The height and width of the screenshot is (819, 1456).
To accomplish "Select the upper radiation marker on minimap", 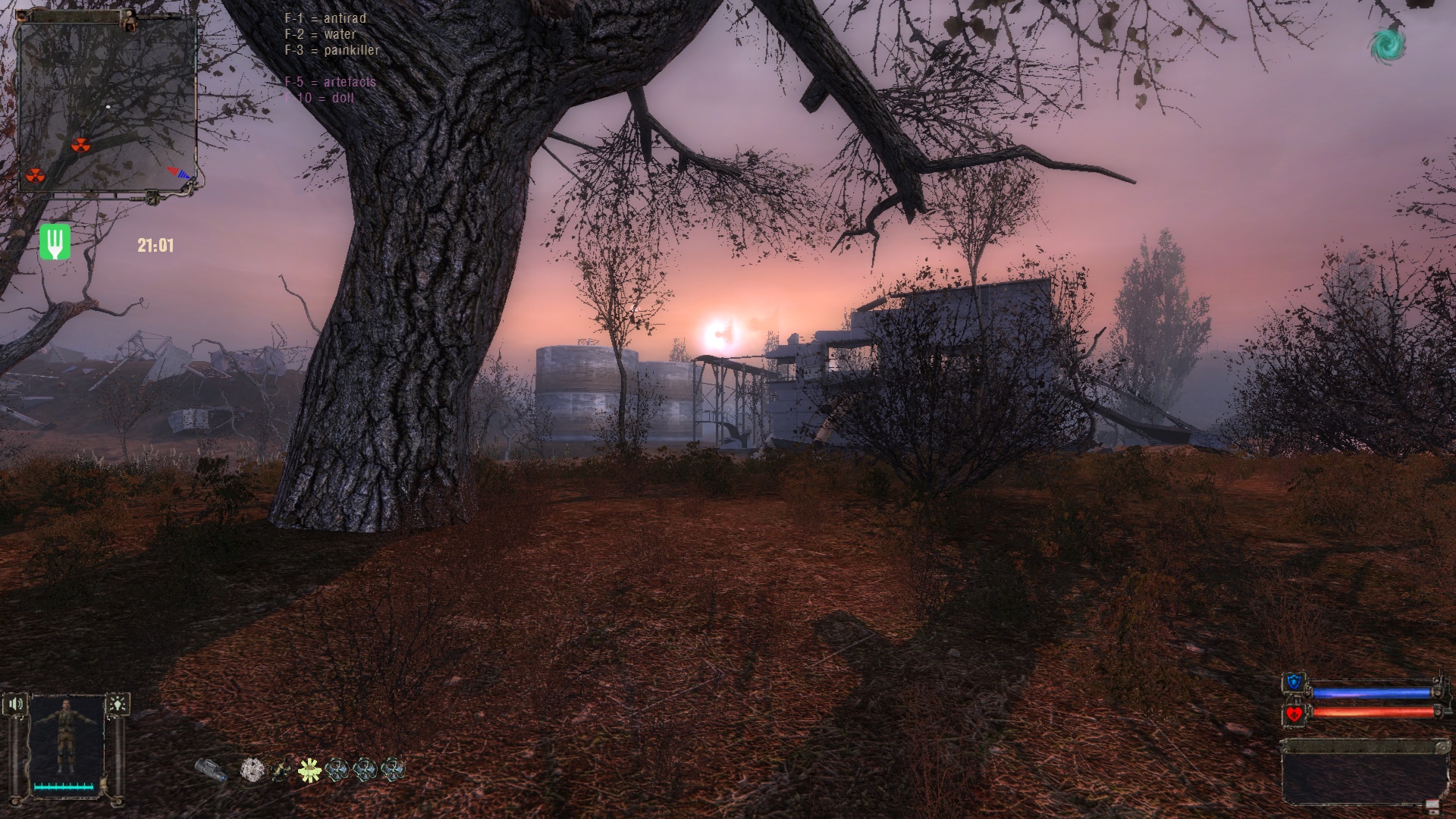I will coord(80,145).
